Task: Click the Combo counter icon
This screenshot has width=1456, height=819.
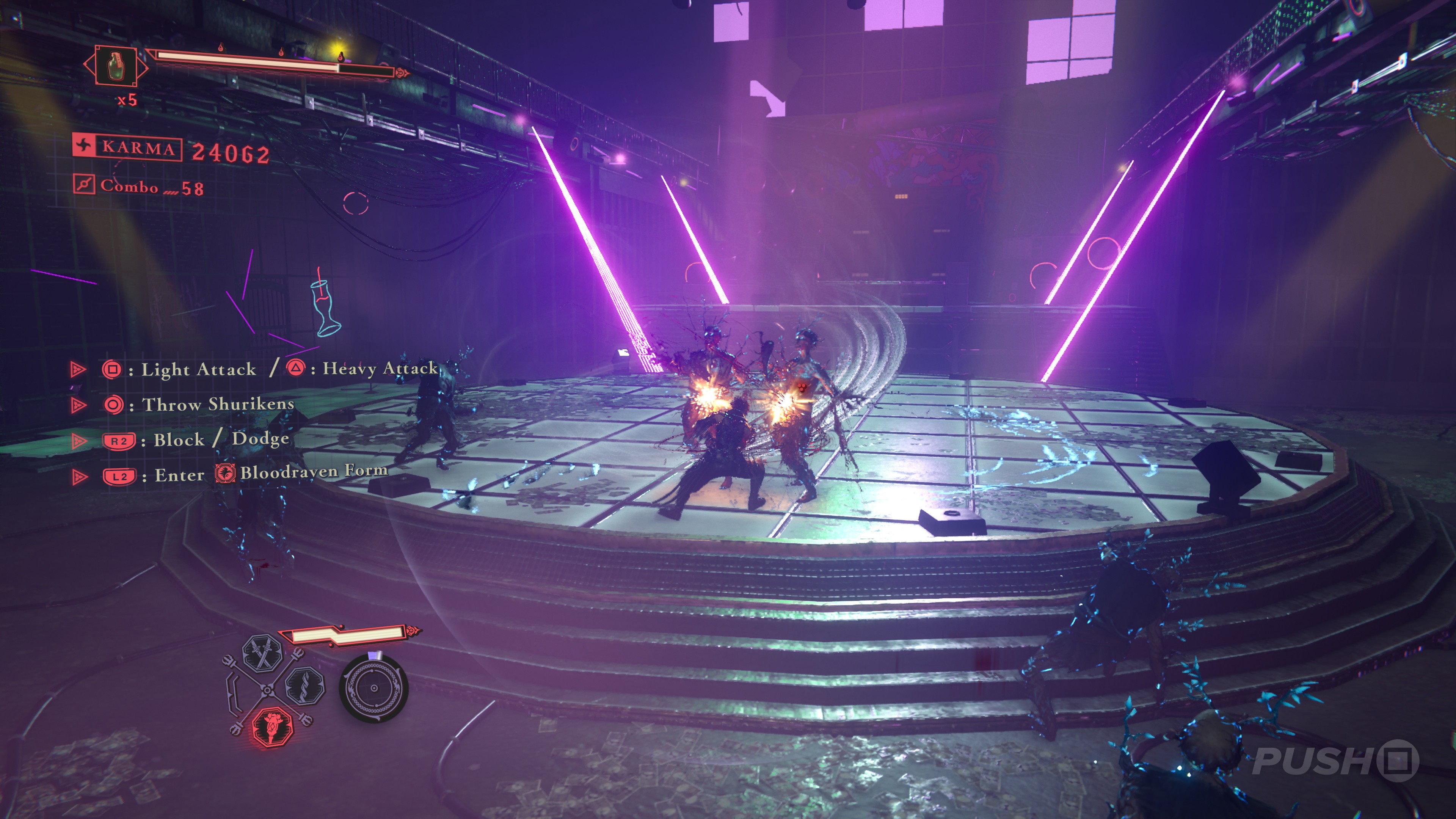Action: (84, 184)
